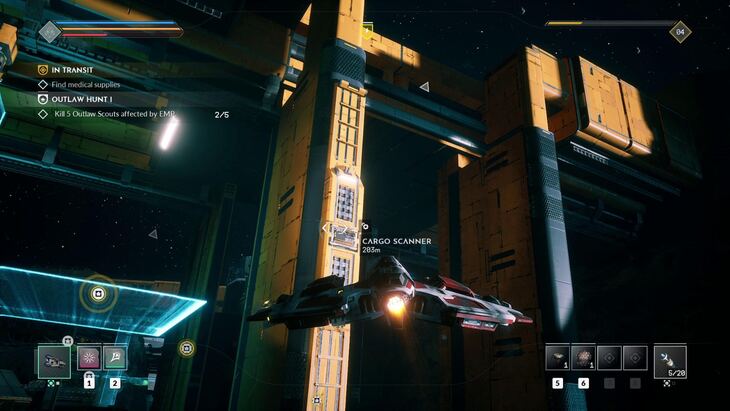Screen dimensions: 730x411
Task: Click the player level badge beside the status bars
Action: coord(50,32)
